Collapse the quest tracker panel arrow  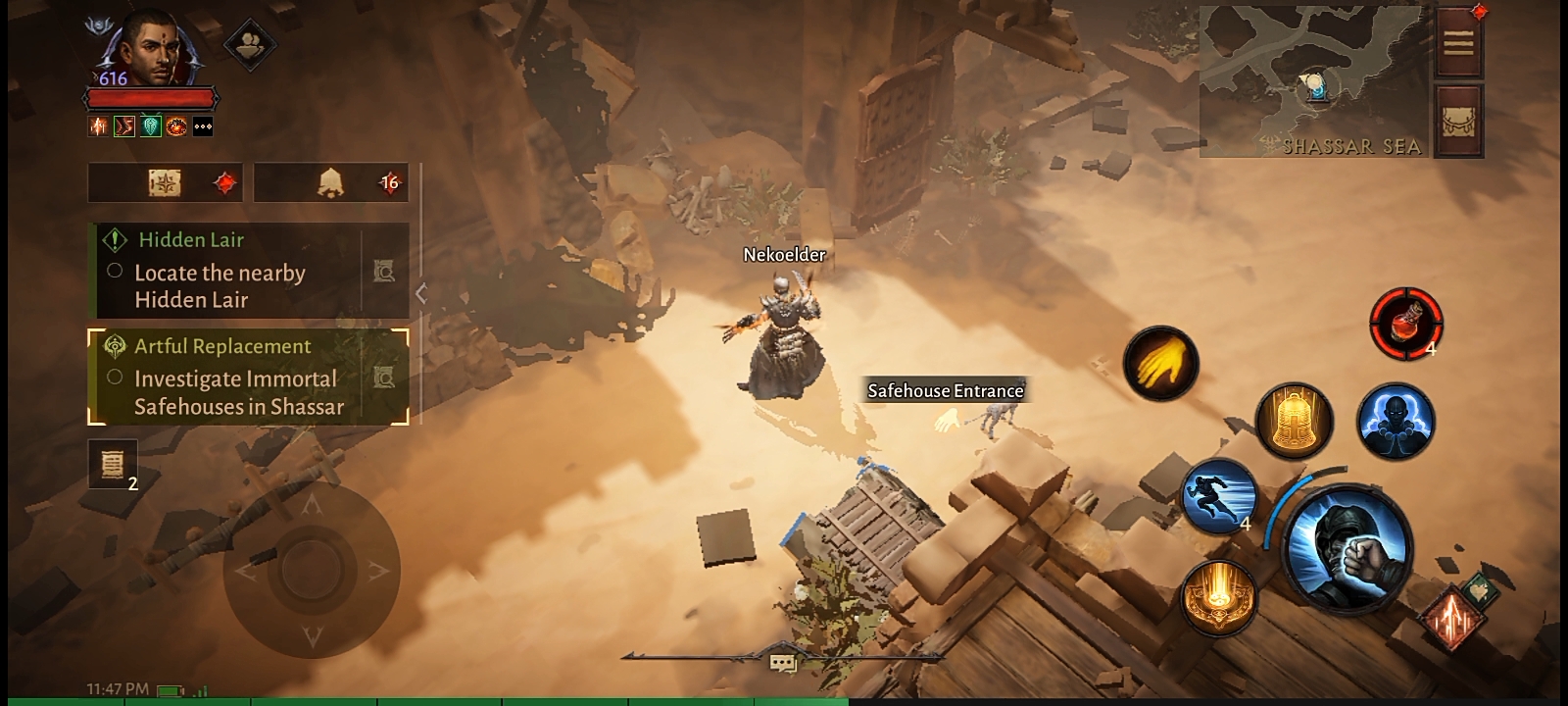coord(421,293)
